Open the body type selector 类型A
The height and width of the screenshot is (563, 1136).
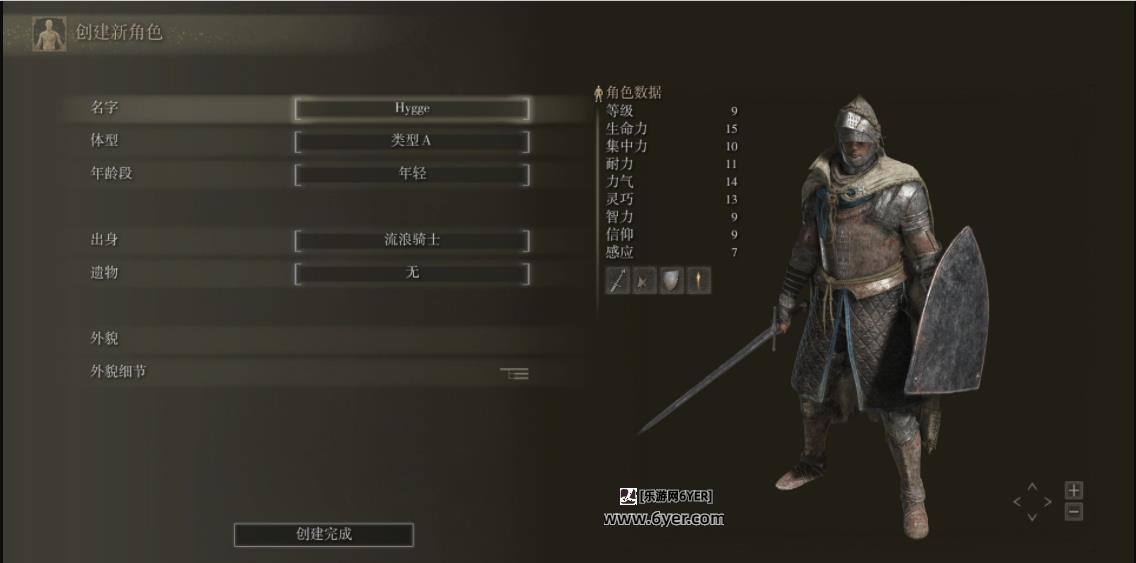[411, 141]
